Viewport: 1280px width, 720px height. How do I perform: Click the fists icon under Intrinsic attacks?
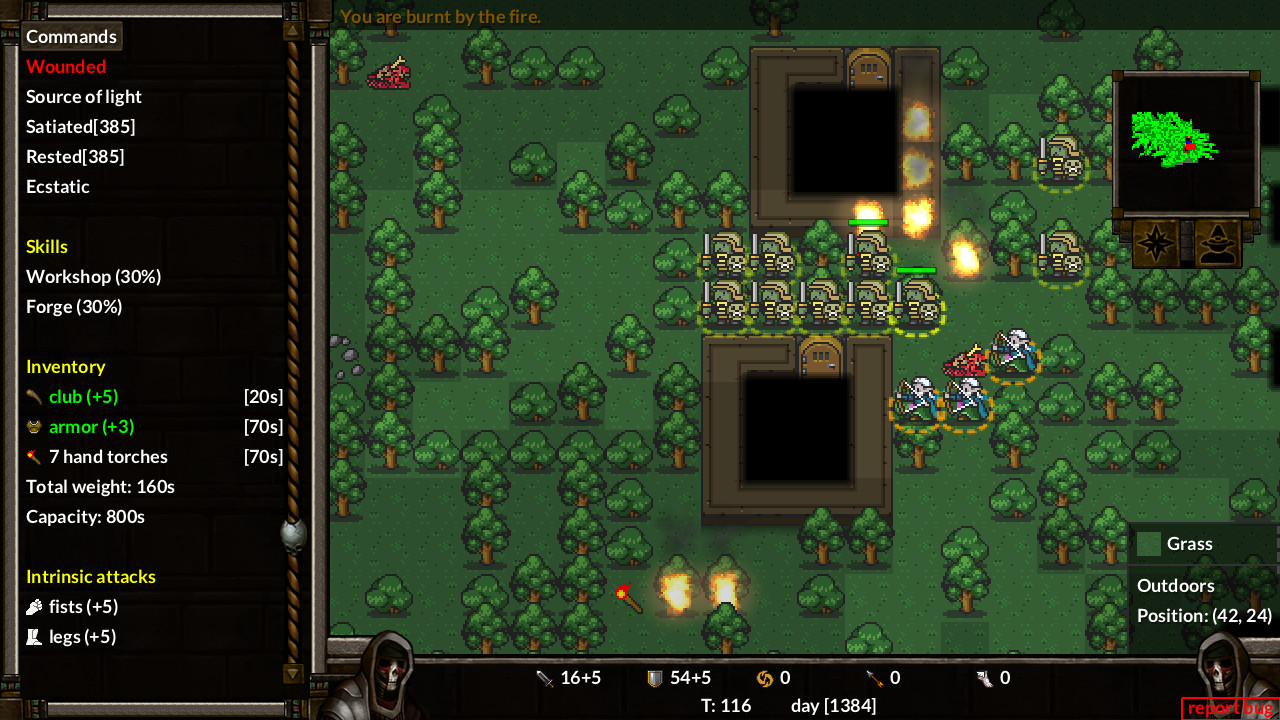33,606
